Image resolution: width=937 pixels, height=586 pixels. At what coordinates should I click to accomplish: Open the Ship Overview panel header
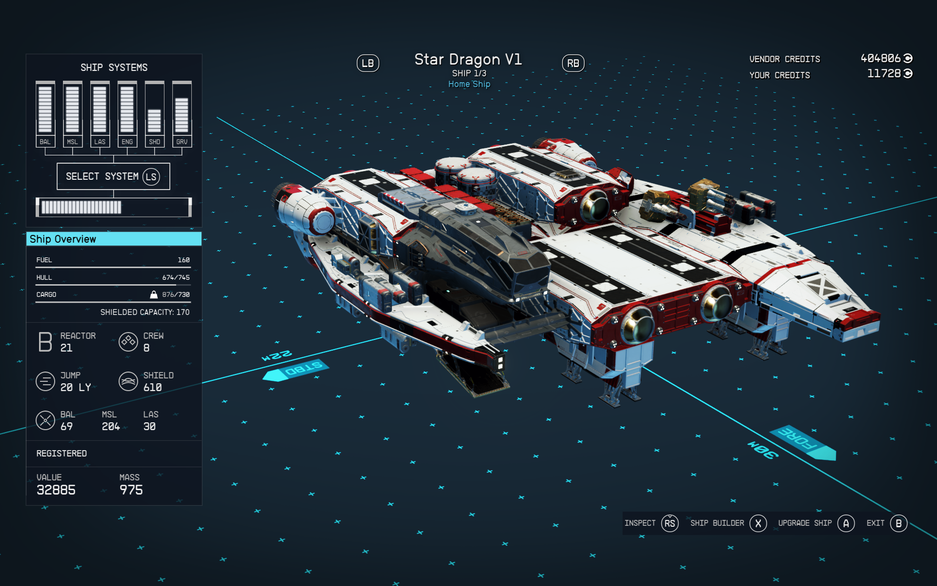[x=113, y=239]
